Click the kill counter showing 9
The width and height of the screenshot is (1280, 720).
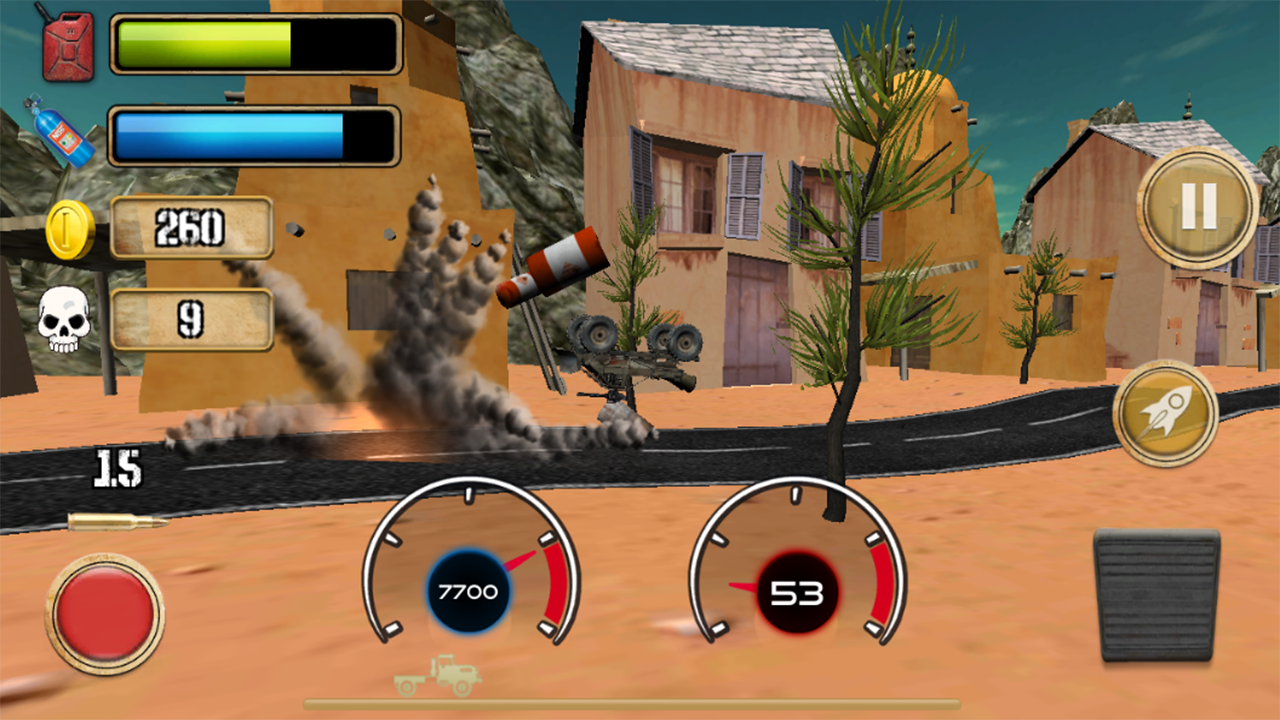[192, 320]
